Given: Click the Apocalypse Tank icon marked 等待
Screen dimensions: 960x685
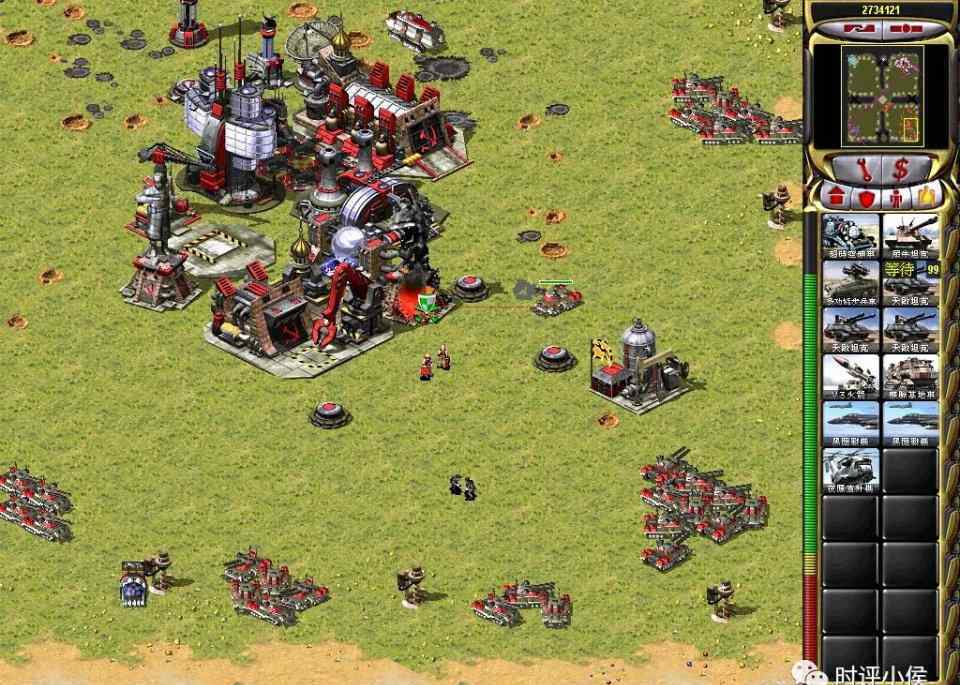Looking at the screenshot, I should (x=910, y=282).
